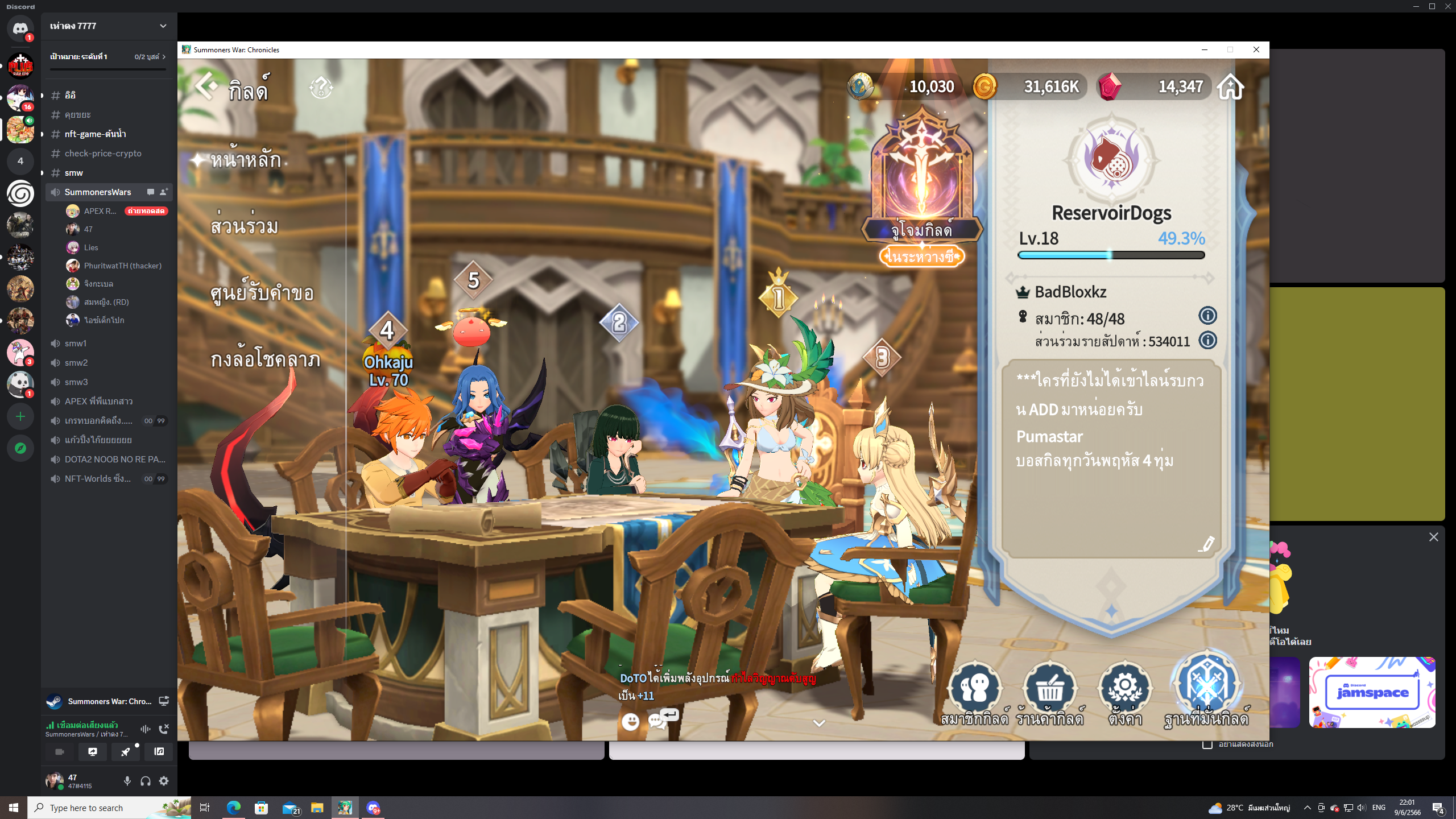The height and width of the screenshot is (819, 1456).
Task: Select the หน้าหลัก menu entry
Action: [x=245, y=160]
